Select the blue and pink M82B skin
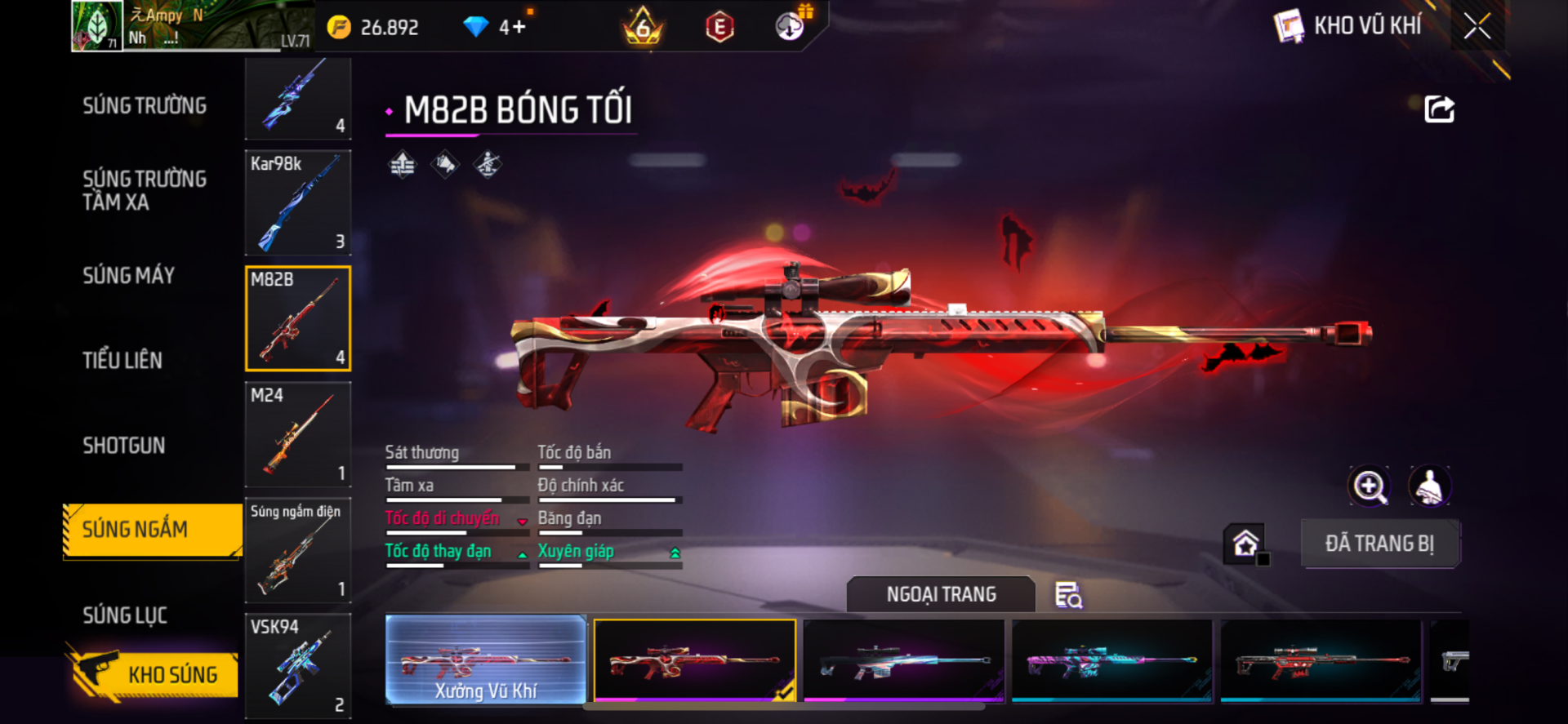The height and width of the screenshot is (724, 1568). pos(1111,661)
